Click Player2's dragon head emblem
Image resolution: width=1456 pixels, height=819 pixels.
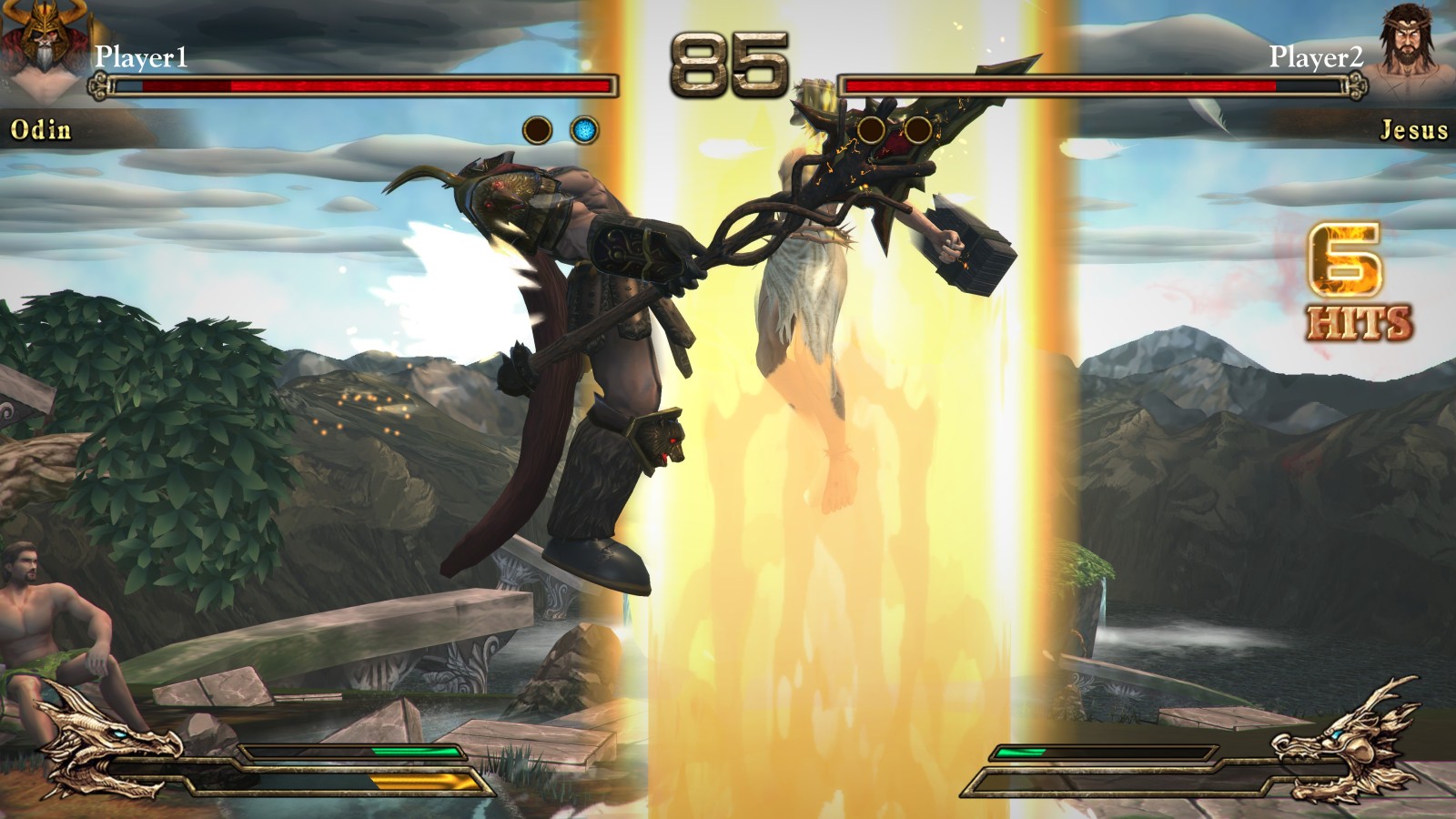pyautogui.click(x=1345, y=735)
